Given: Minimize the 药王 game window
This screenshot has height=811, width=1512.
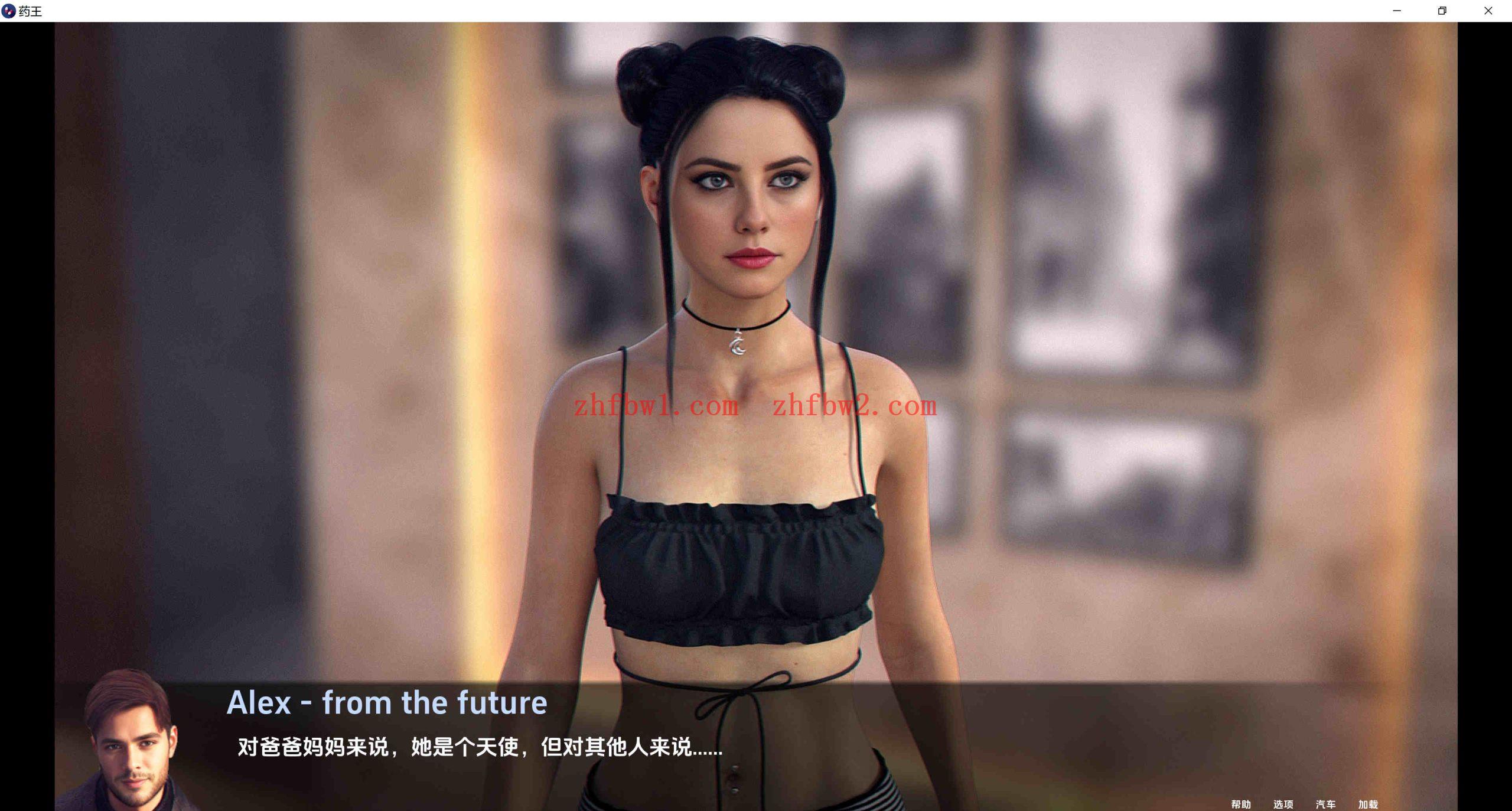Looking at the screenshot, I should click(1396, 11).
